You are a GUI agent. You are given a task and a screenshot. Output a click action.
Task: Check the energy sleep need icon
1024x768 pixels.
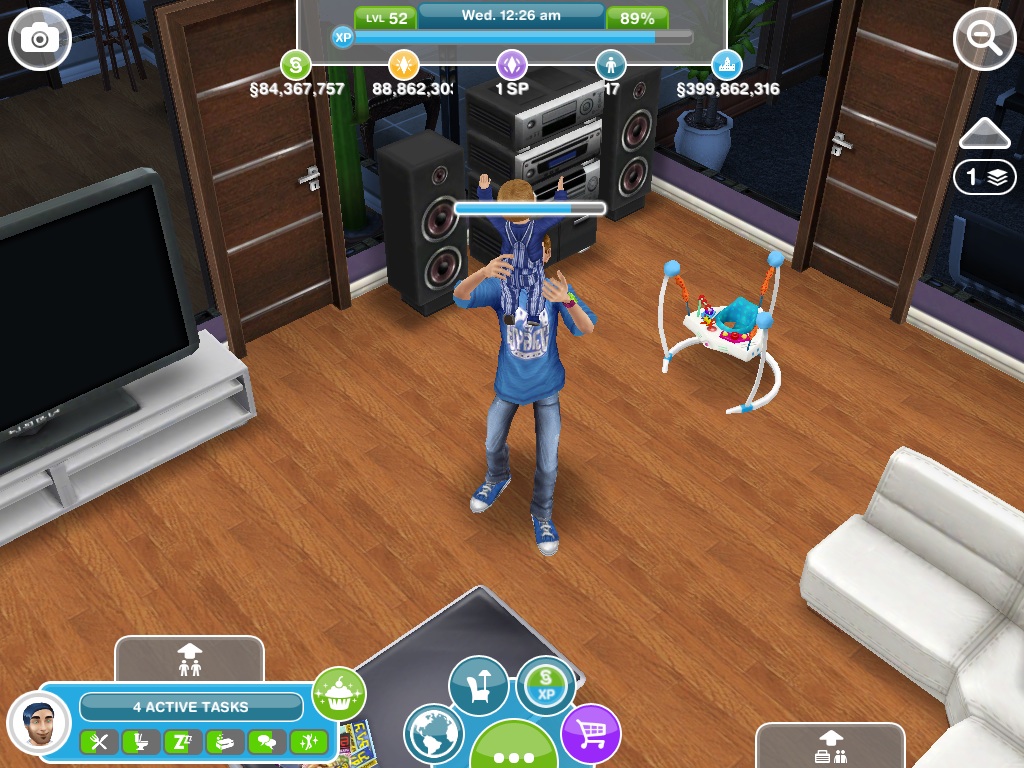click(182, 742)
